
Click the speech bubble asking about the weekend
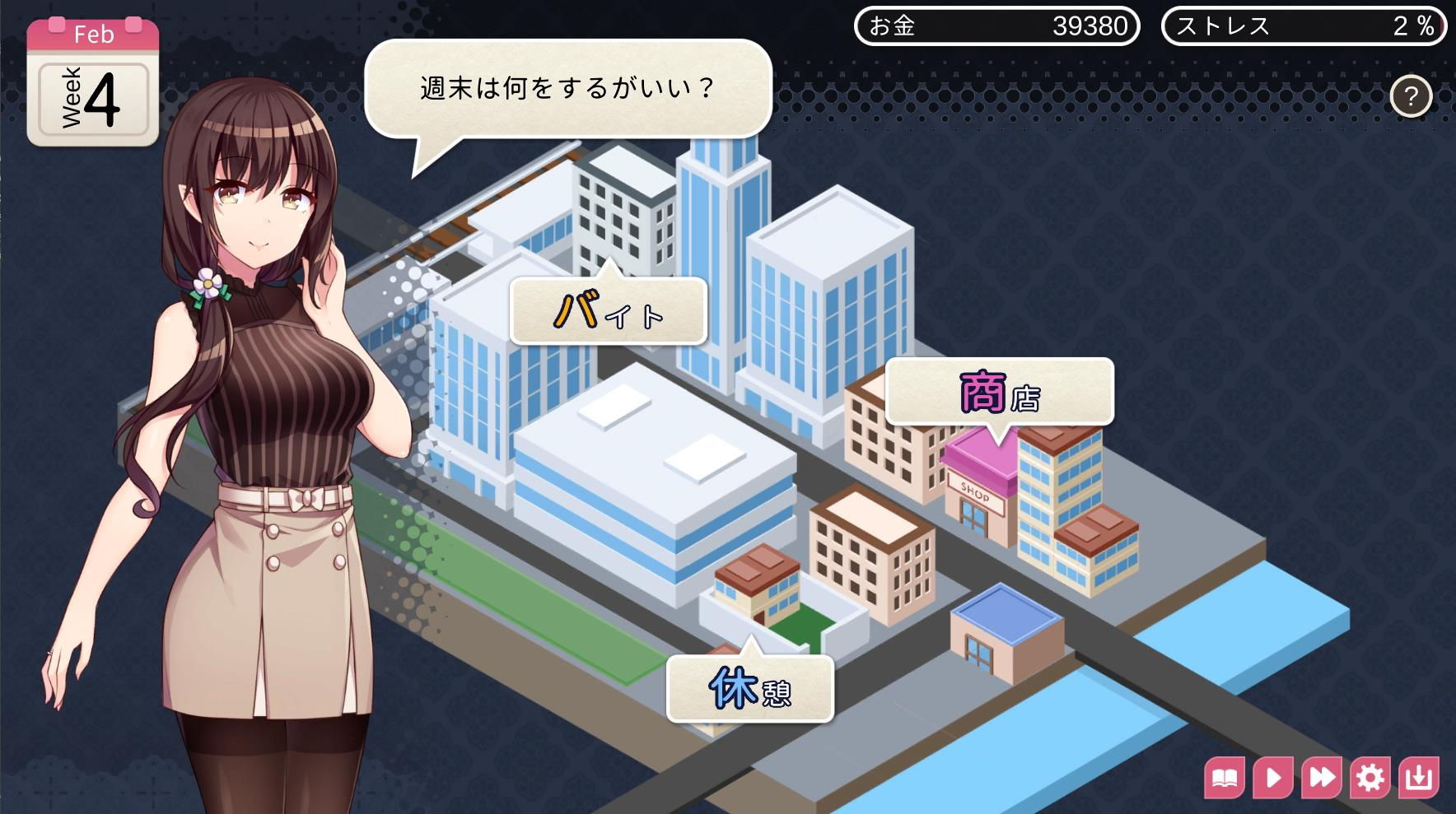pyautogui.click(x=568, y=86)
